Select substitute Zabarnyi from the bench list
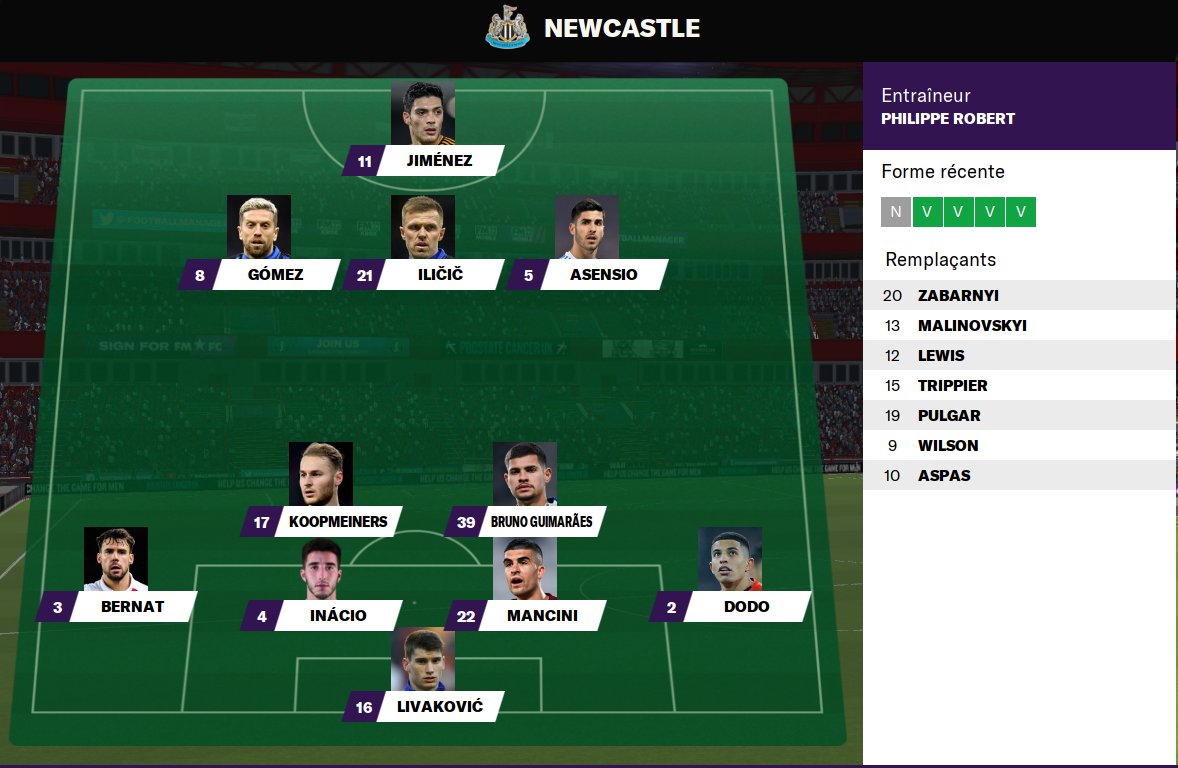Viewport: 1178px width, 768px height. pyautogui.click(x=958, y=296)
